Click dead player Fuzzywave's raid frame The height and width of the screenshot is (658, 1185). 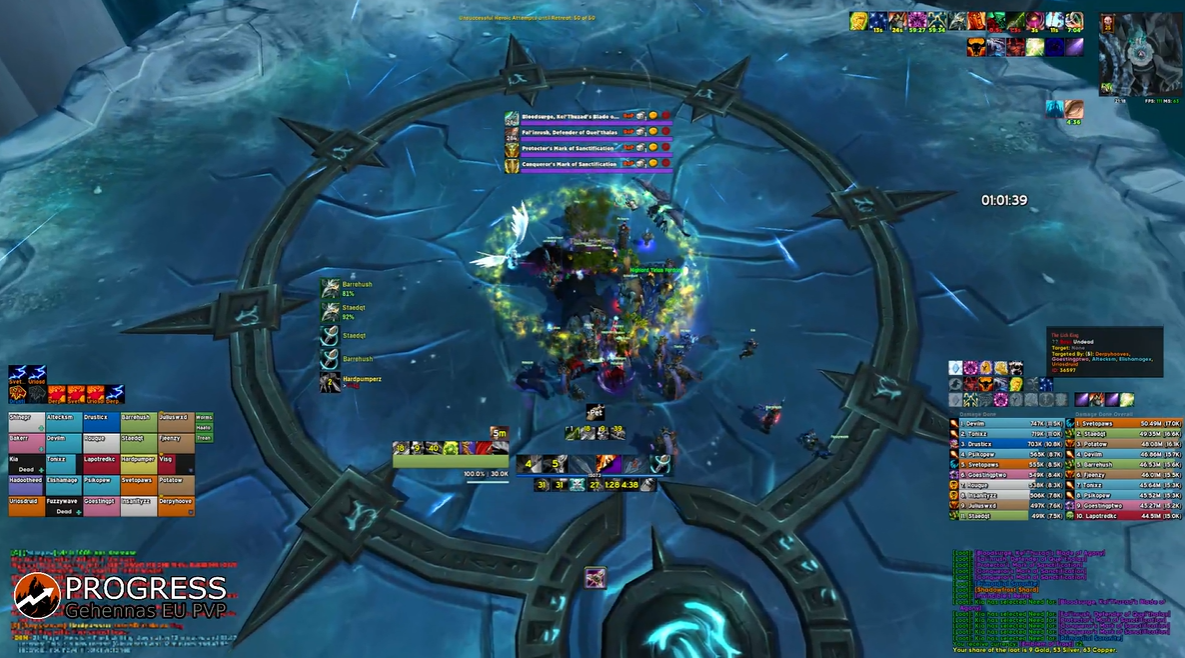[64, 508]
